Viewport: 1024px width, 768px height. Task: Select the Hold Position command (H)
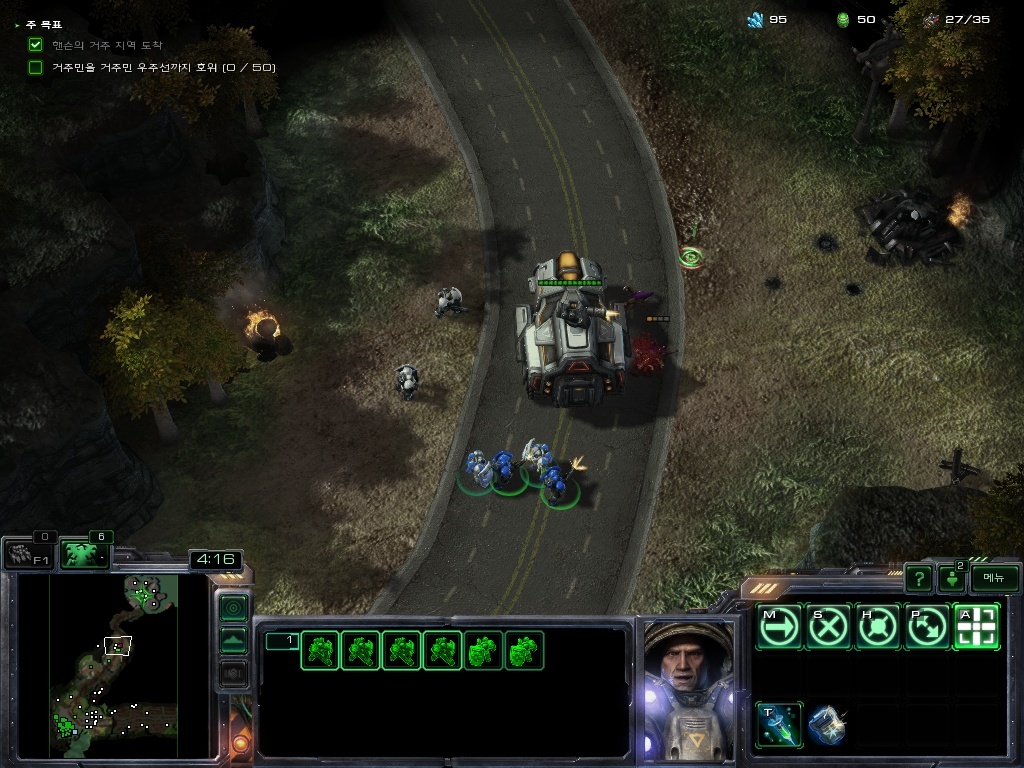(x=878, y=627)
